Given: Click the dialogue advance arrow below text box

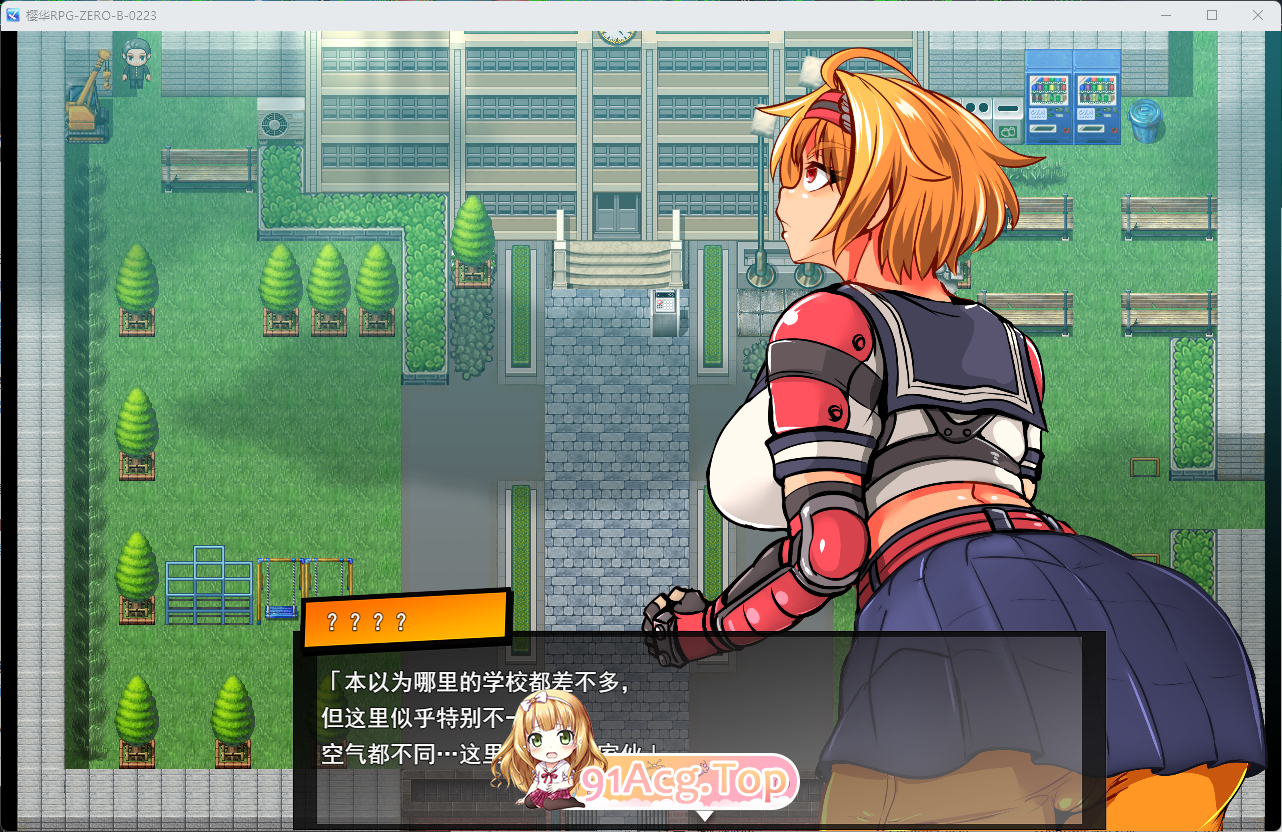Looking at the screenshot, I should click(707, 818).
